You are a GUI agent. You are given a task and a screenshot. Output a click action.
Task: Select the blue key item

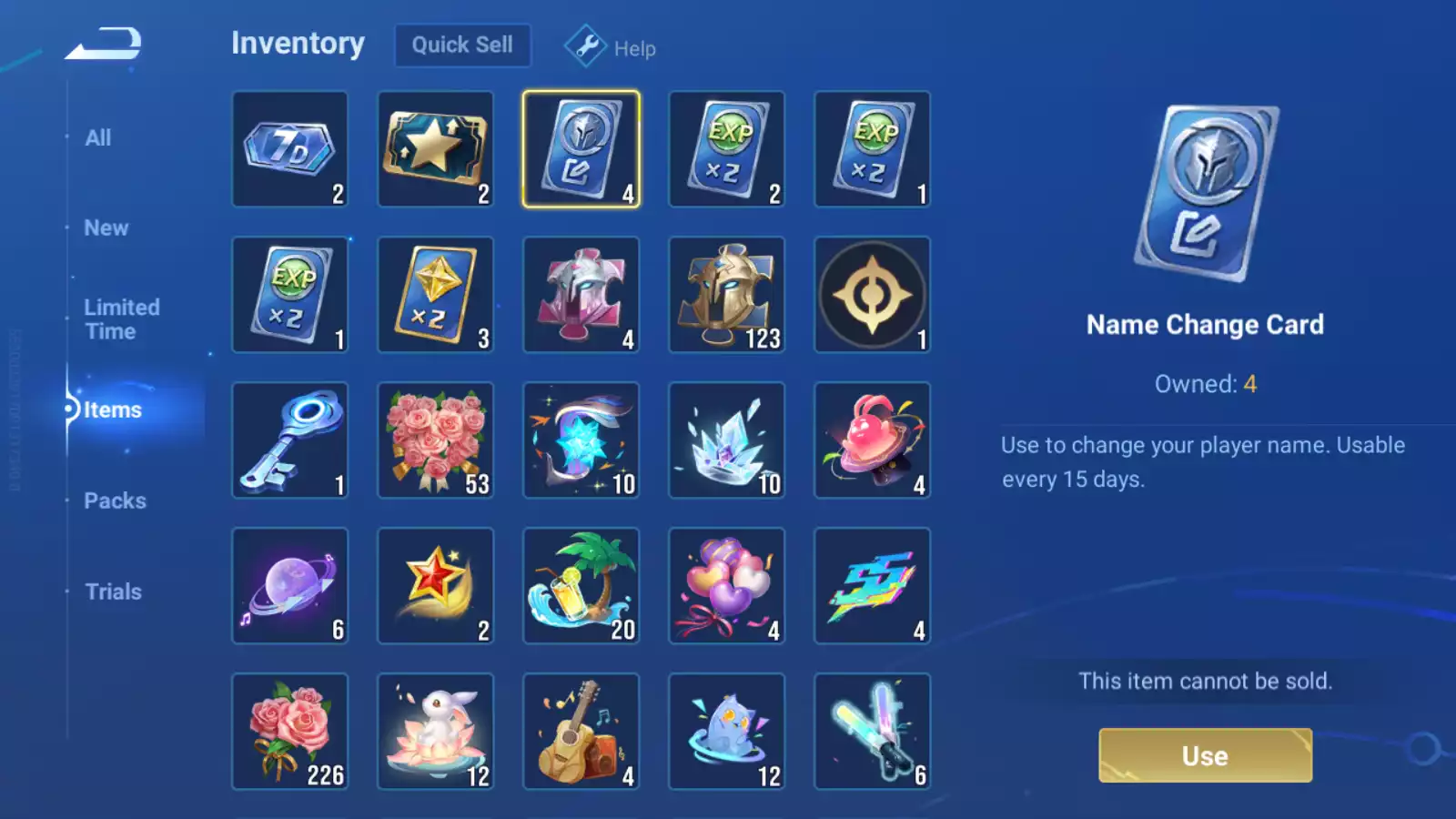(x=289, y=440)
